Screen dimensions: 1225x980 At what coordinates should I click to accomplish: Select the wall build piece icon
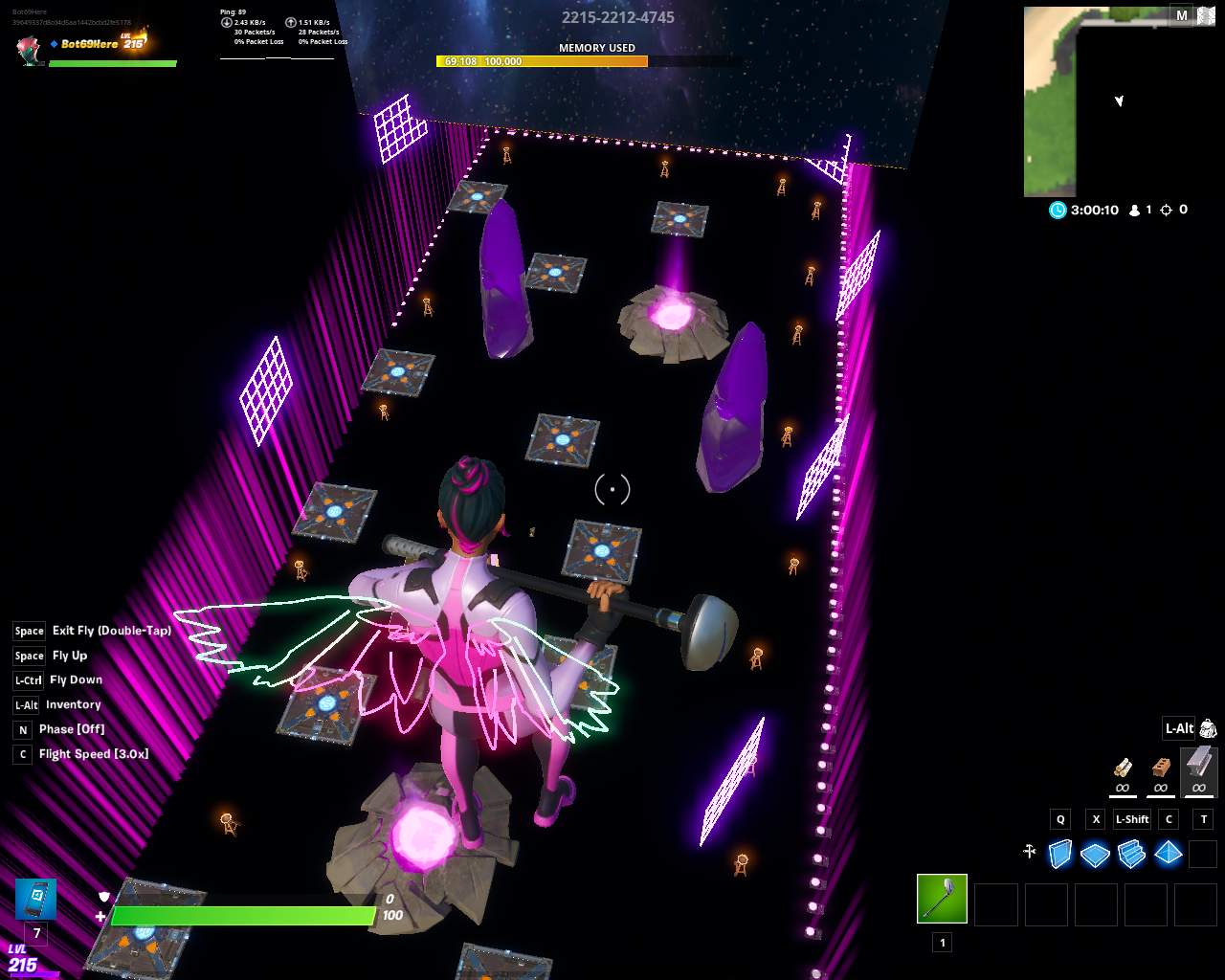click(x=1059, y=854)
